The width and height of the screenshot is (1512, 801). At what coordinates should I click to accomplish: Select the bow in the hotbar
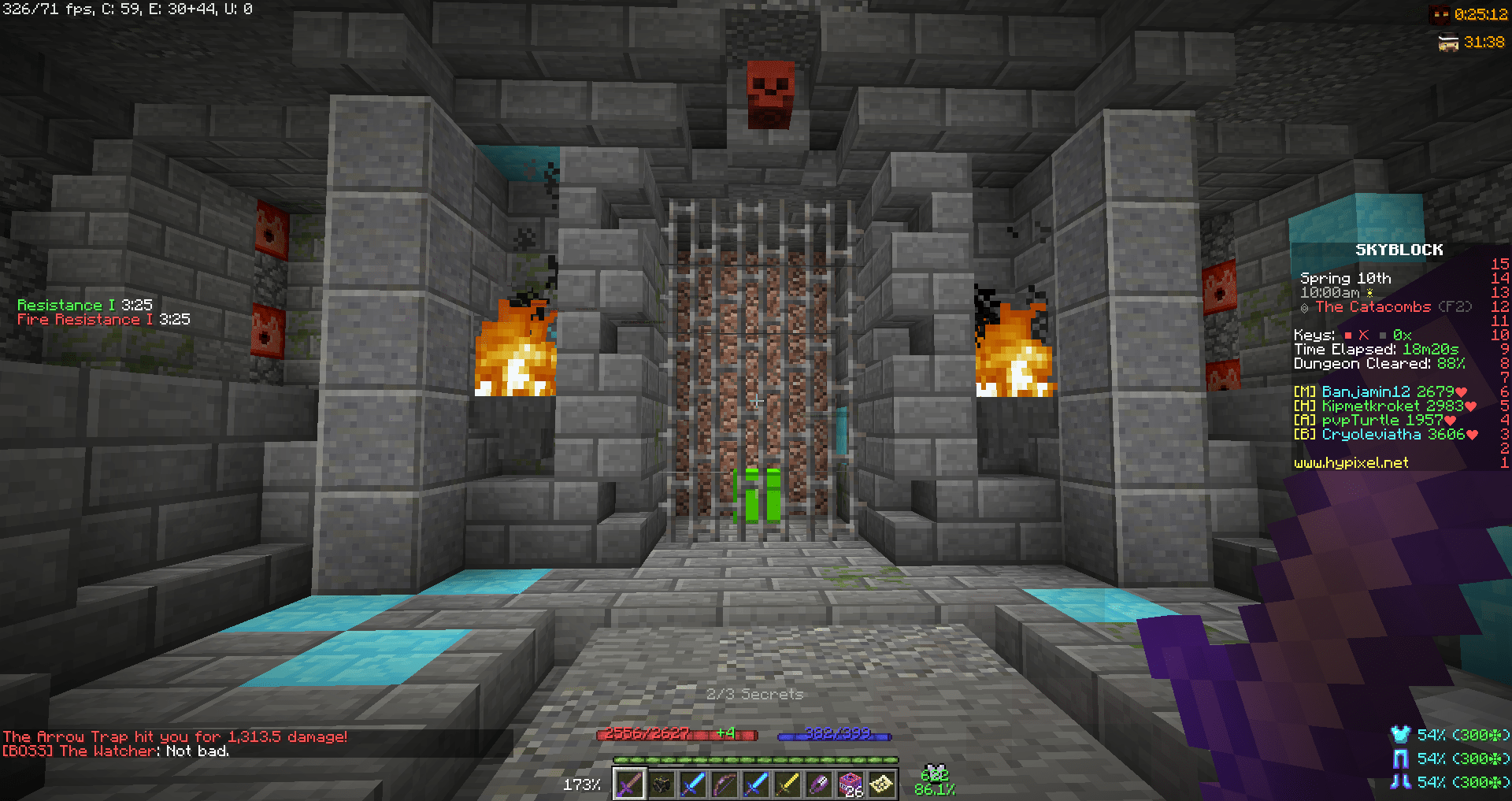click(x=724, y=784)
